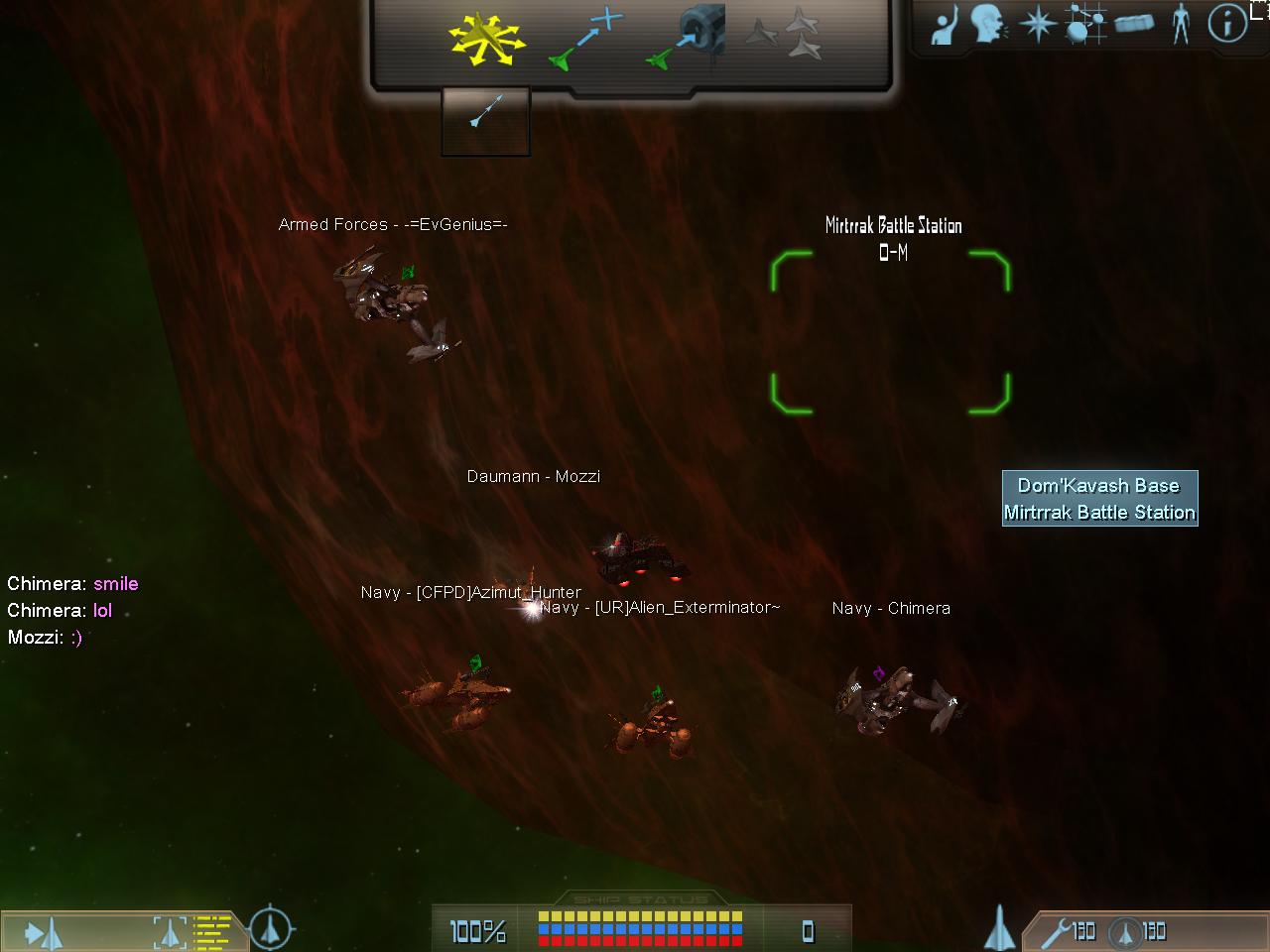Open the current information 'i' icon
This screenshot has height=952, width=1270.
(x=1227, y=24)
